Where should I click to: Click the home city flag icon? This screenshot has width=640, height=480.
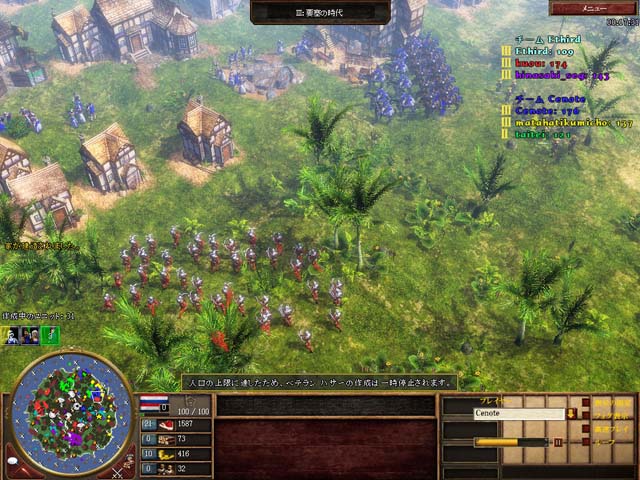[x=153, y=402]
